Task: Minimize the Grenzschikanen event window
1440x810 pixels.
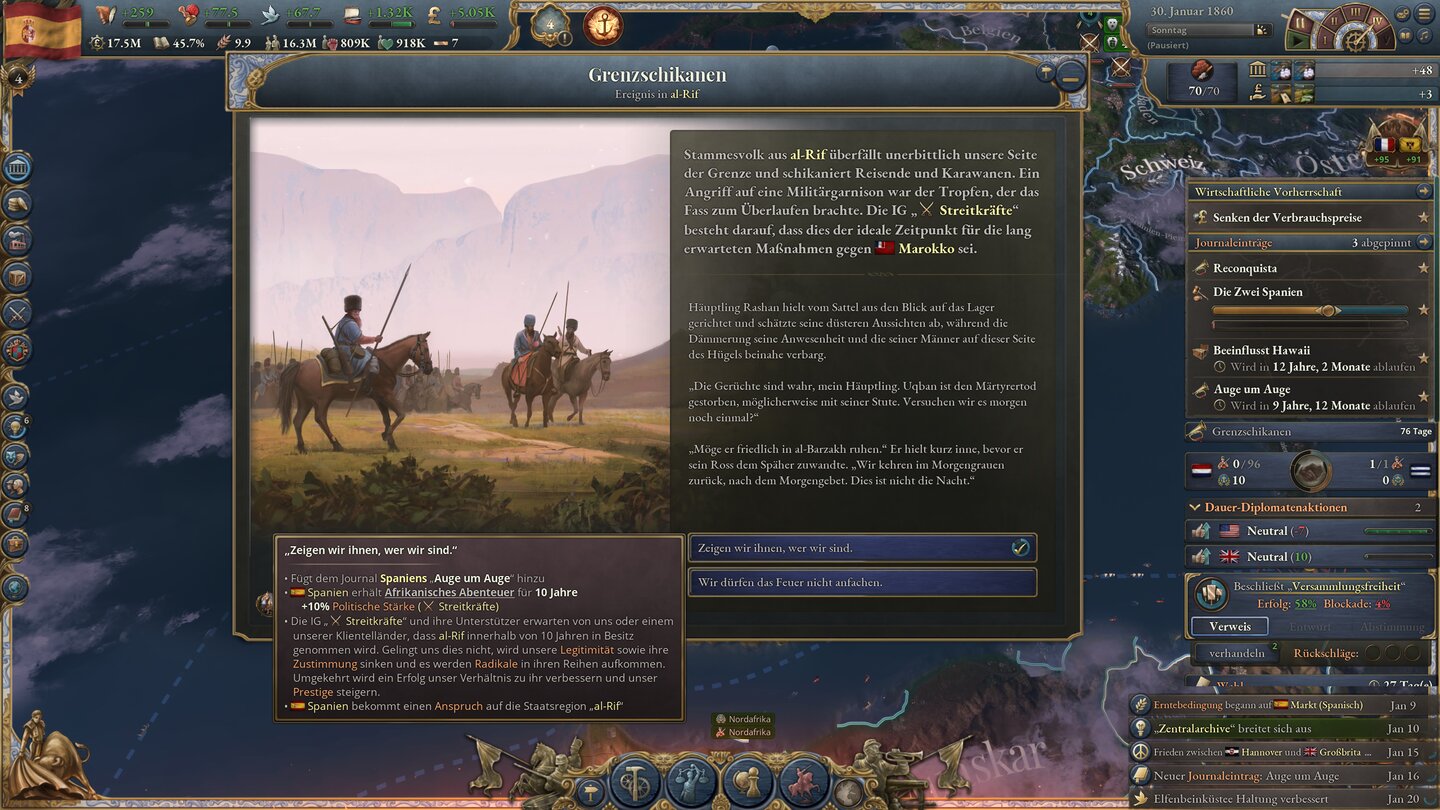Action: point(1072,75)
